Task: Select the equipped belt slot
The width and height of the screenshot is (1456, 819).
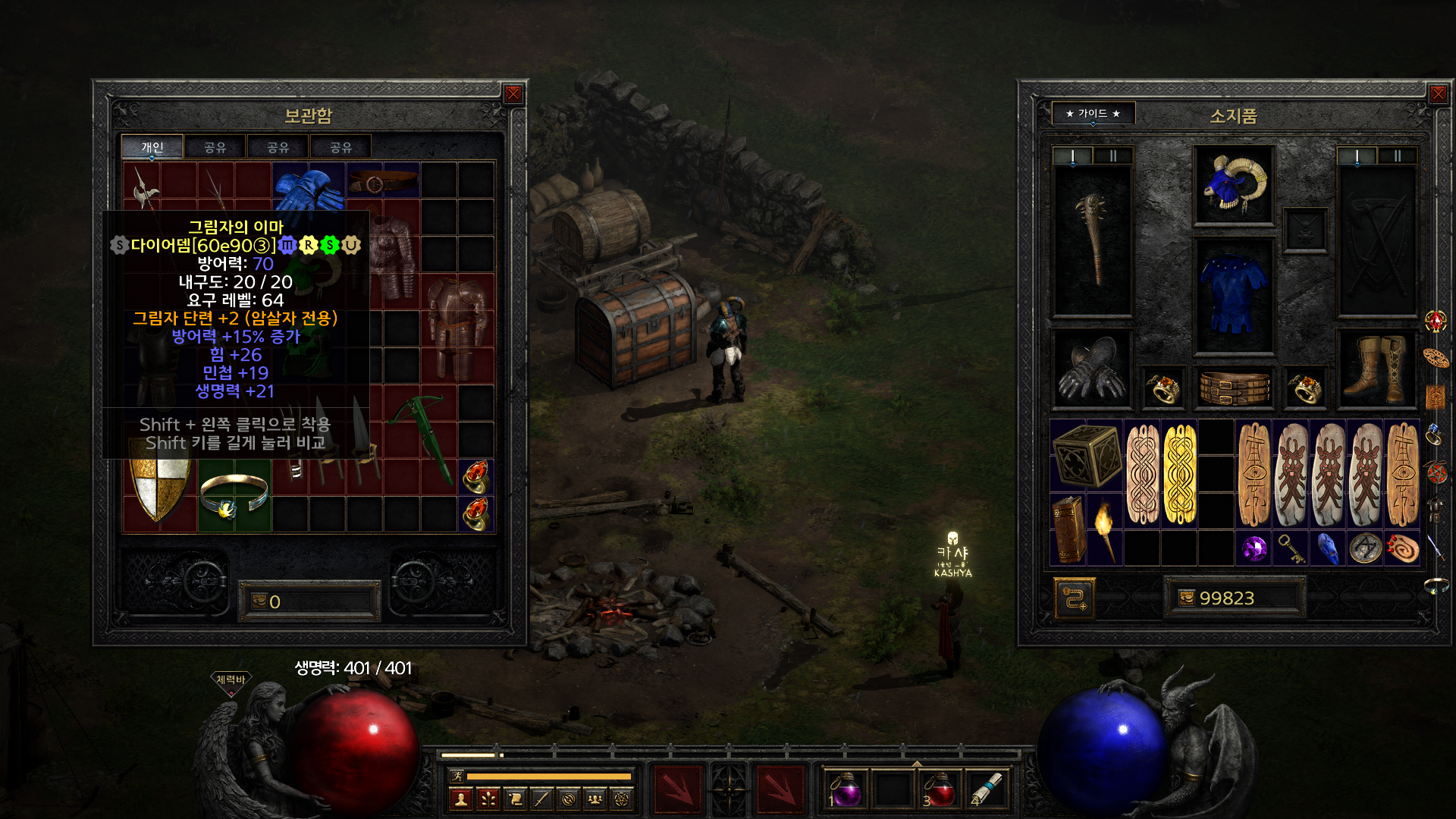Action: (1234, 388)
